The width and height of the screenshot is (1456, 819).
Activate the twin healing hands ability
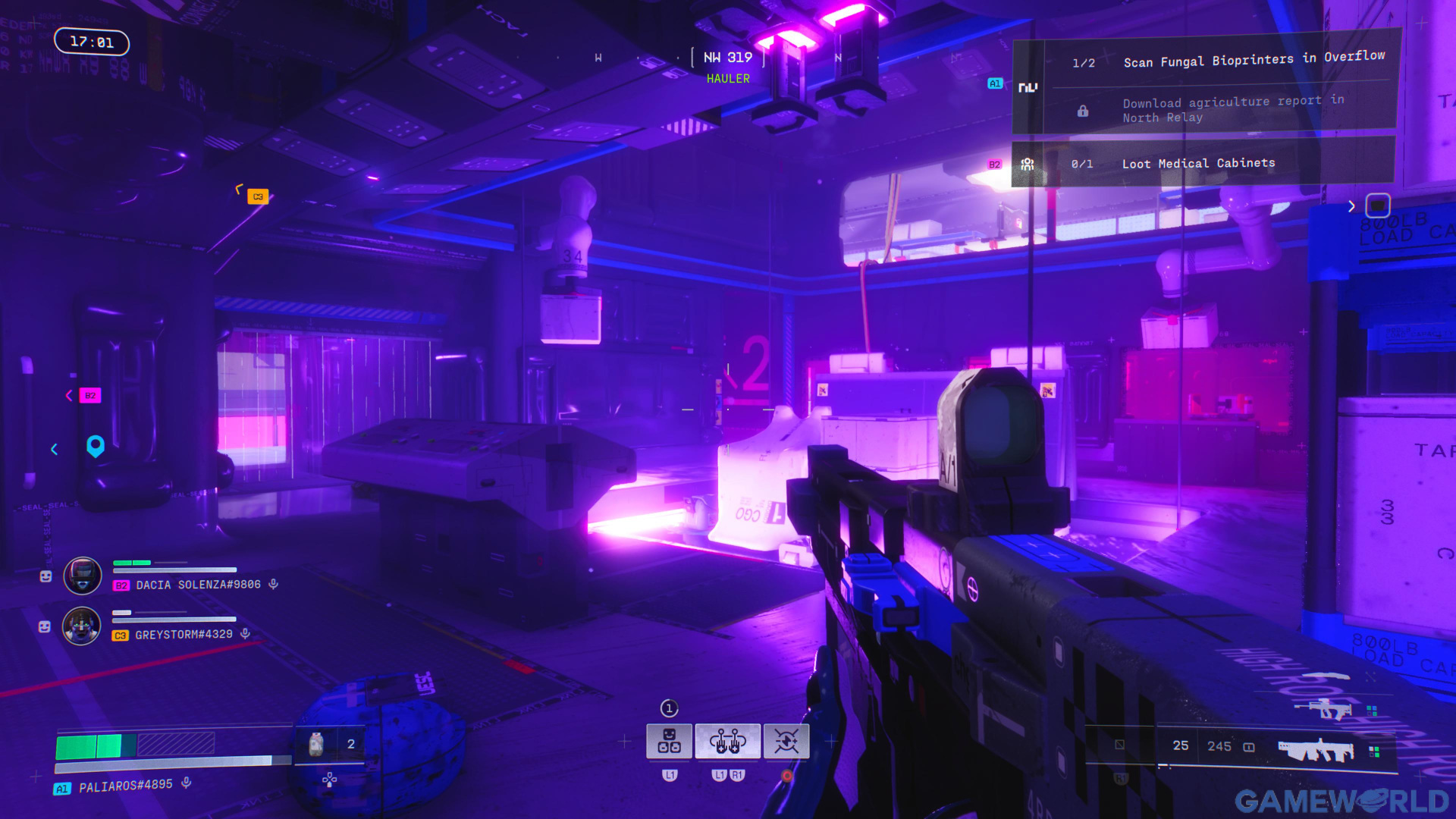[x=727, y=741]
